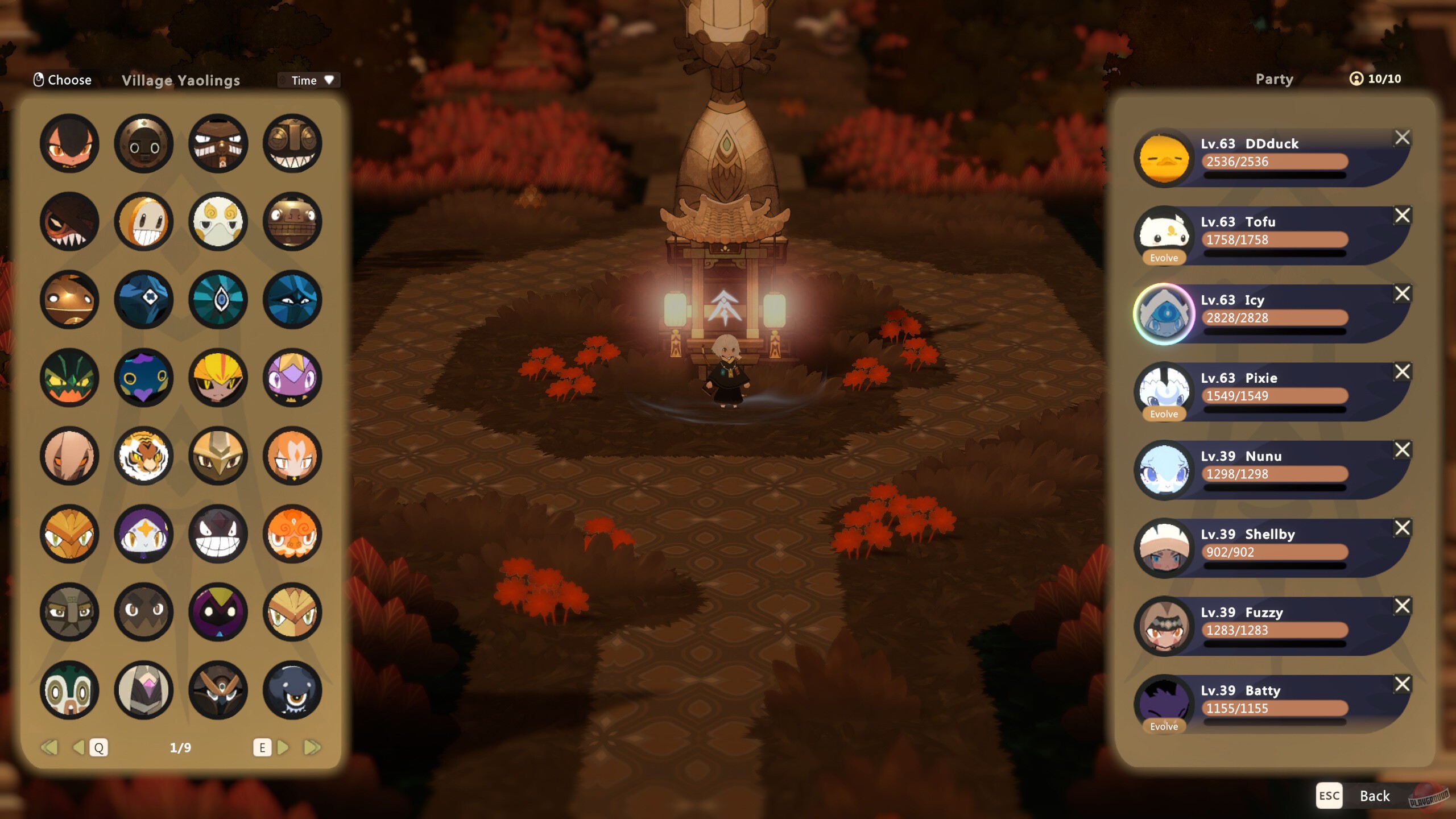The image size is (1456, 819).
Task: Click the one-eyed dark yaoling at grid bottom
Action: pos(292,690)
